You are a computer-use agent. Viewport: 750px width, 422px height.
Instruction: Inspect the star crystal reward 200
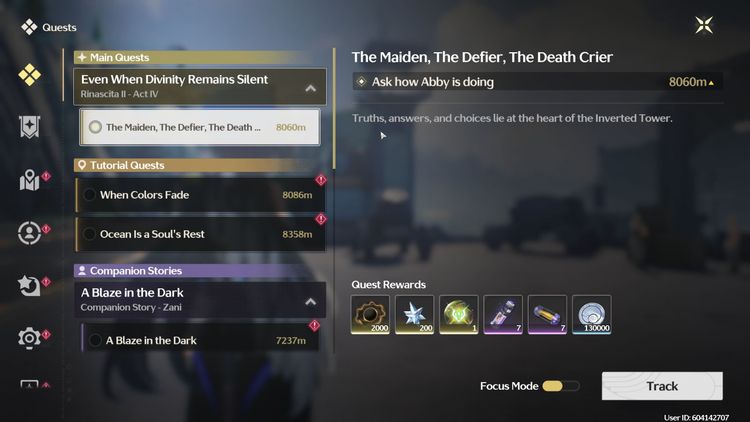click(x=415, y=314)
